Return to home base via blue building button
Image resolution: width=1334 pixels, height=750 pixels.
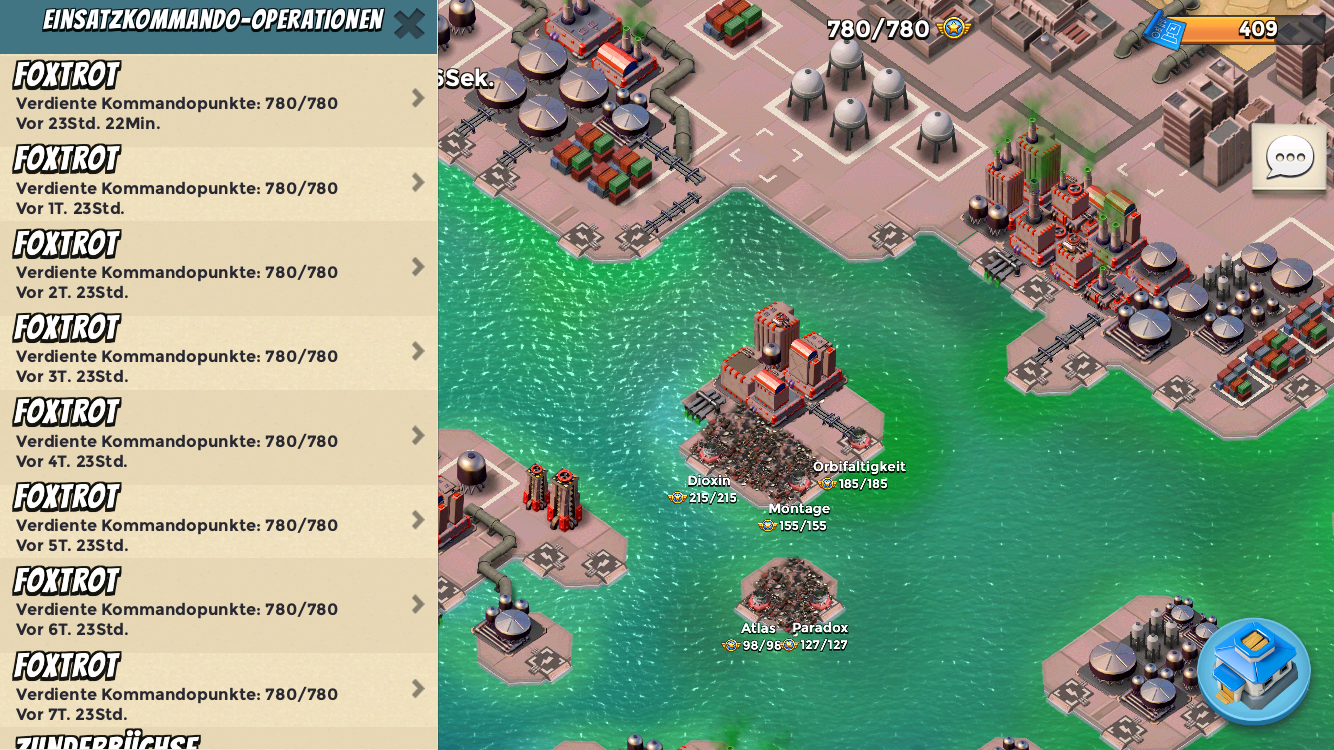1253,671
